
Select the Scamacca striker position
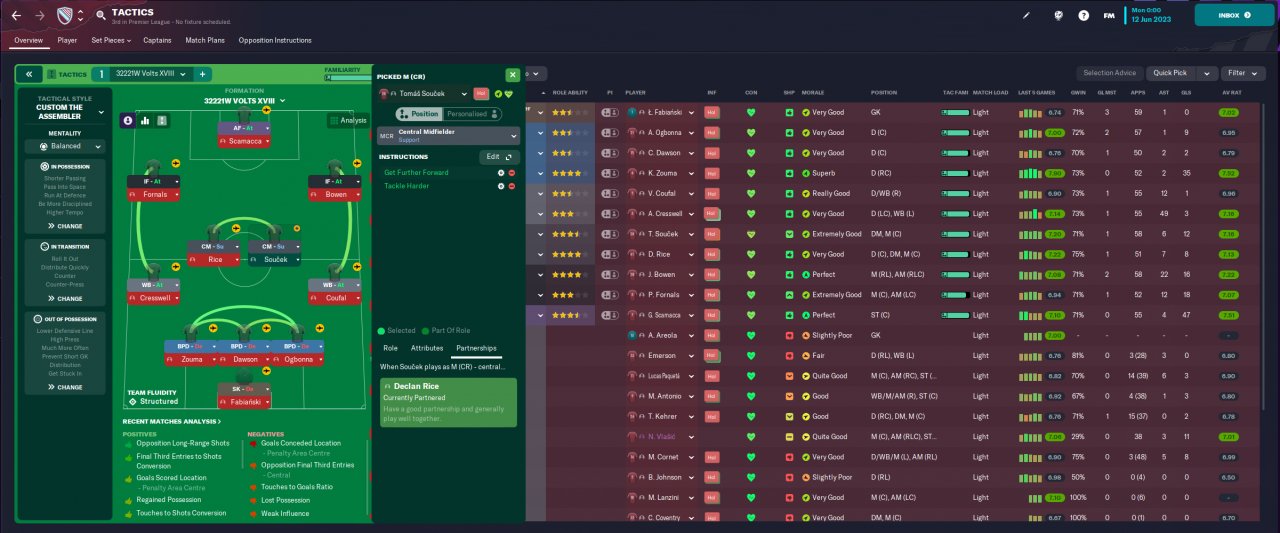pos(244,142)
